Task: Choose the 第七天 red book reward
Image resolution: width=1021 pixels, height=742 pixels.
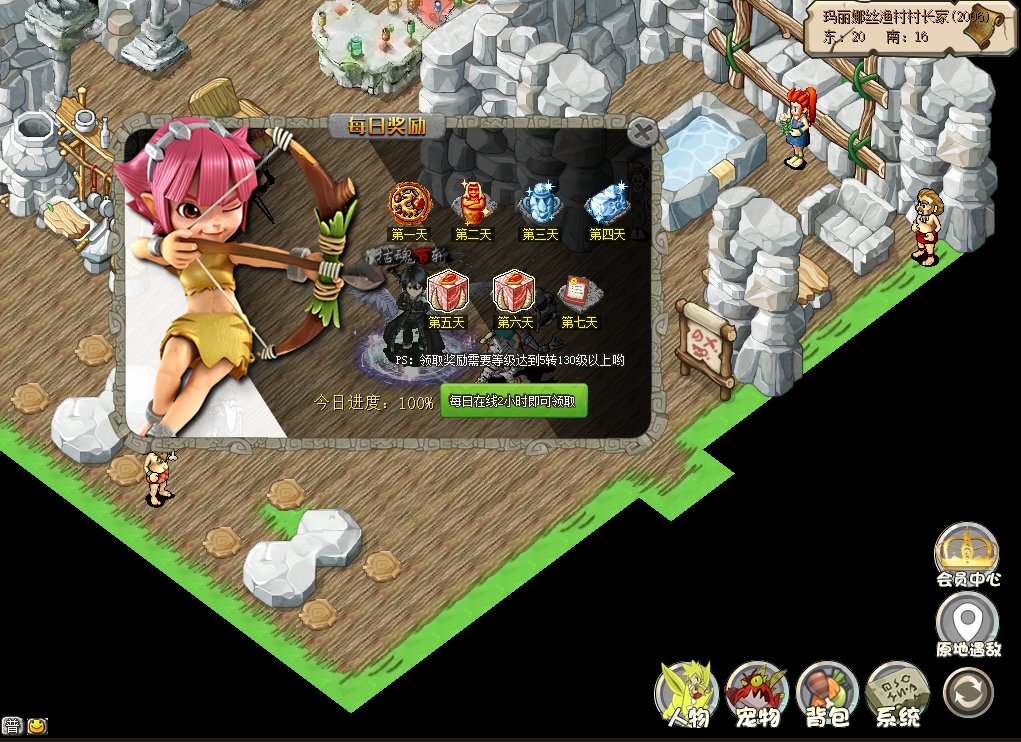Action: pyautogui.click(x=579, y=292)
